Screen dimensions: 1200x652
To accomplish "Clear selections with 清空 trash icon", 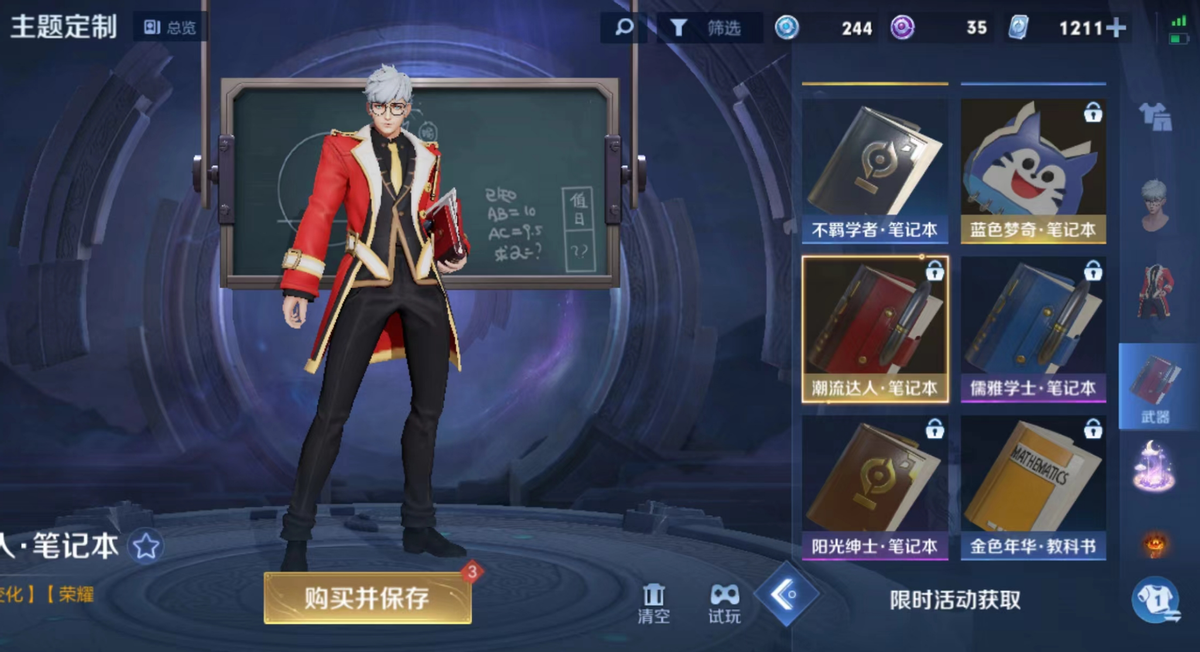I will coord(654,602).
